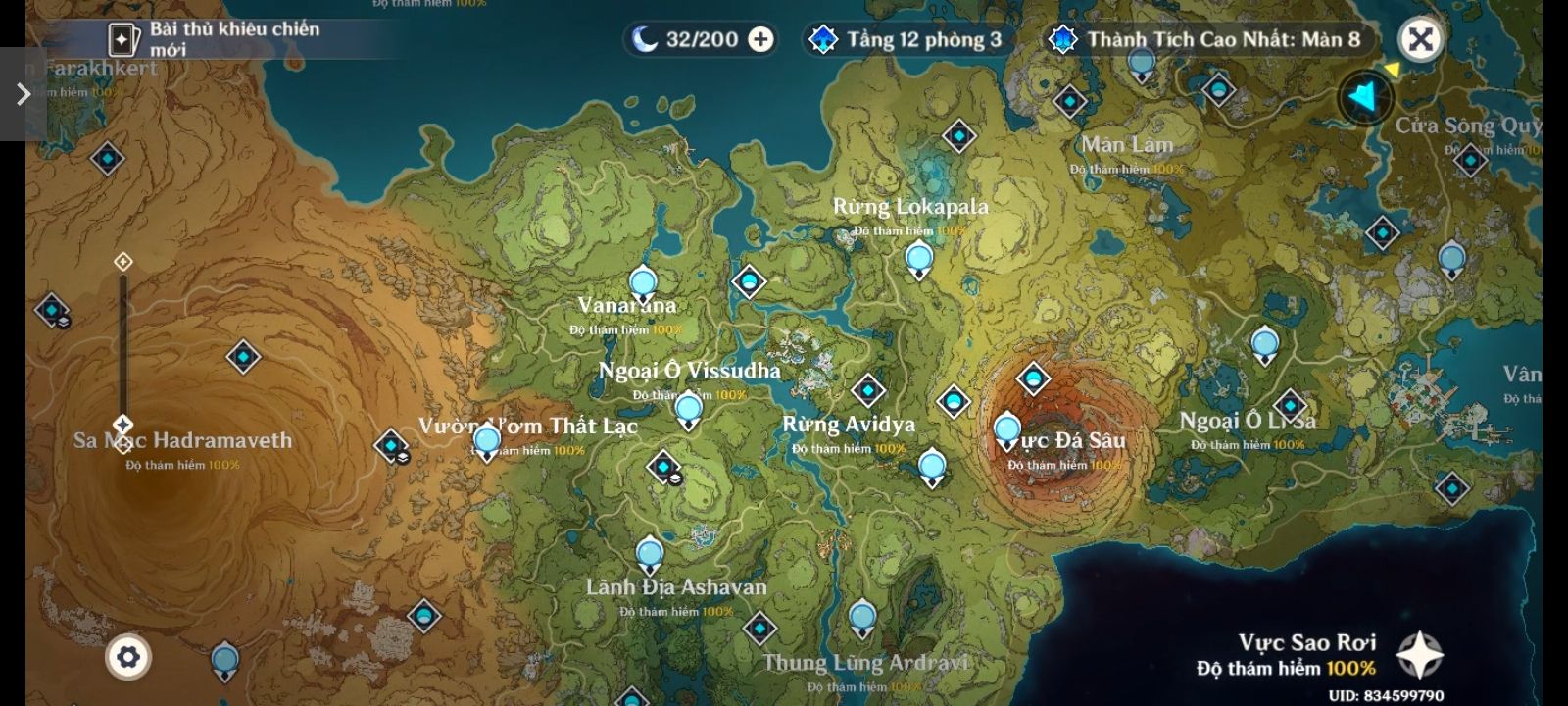Select the waypoint beside Vực Đá Sâu label
1568x706 pixels.
point(1007,430)
